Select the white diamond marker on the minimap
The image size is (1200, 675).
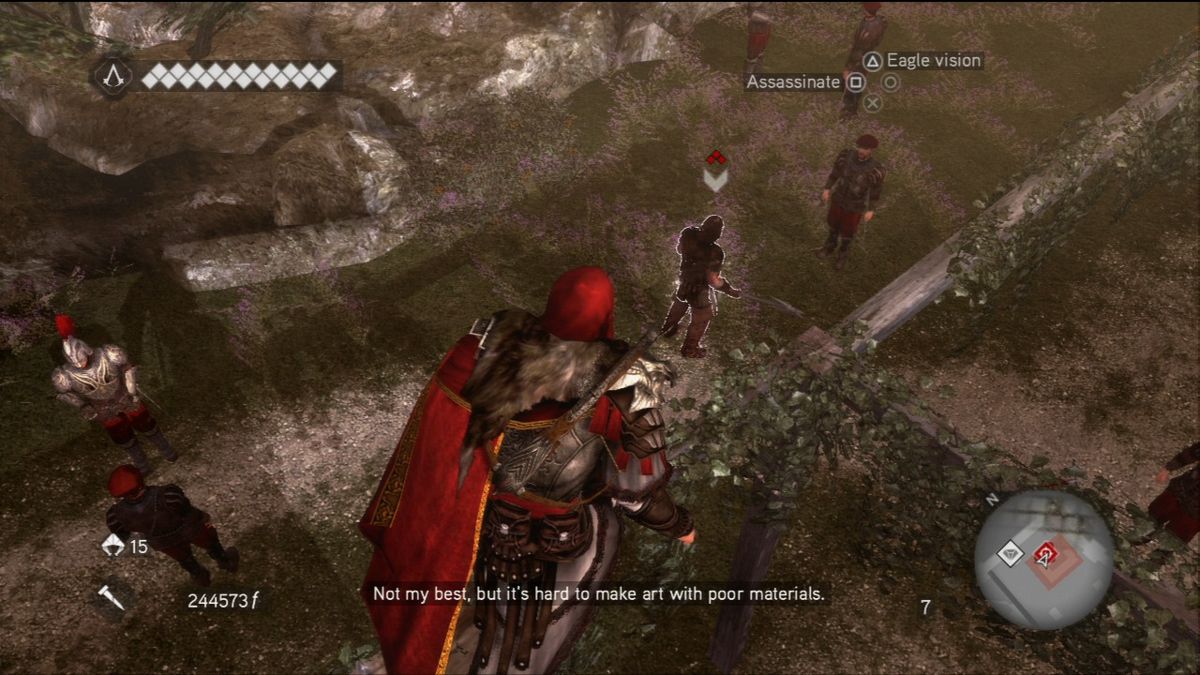point(1011,552)
